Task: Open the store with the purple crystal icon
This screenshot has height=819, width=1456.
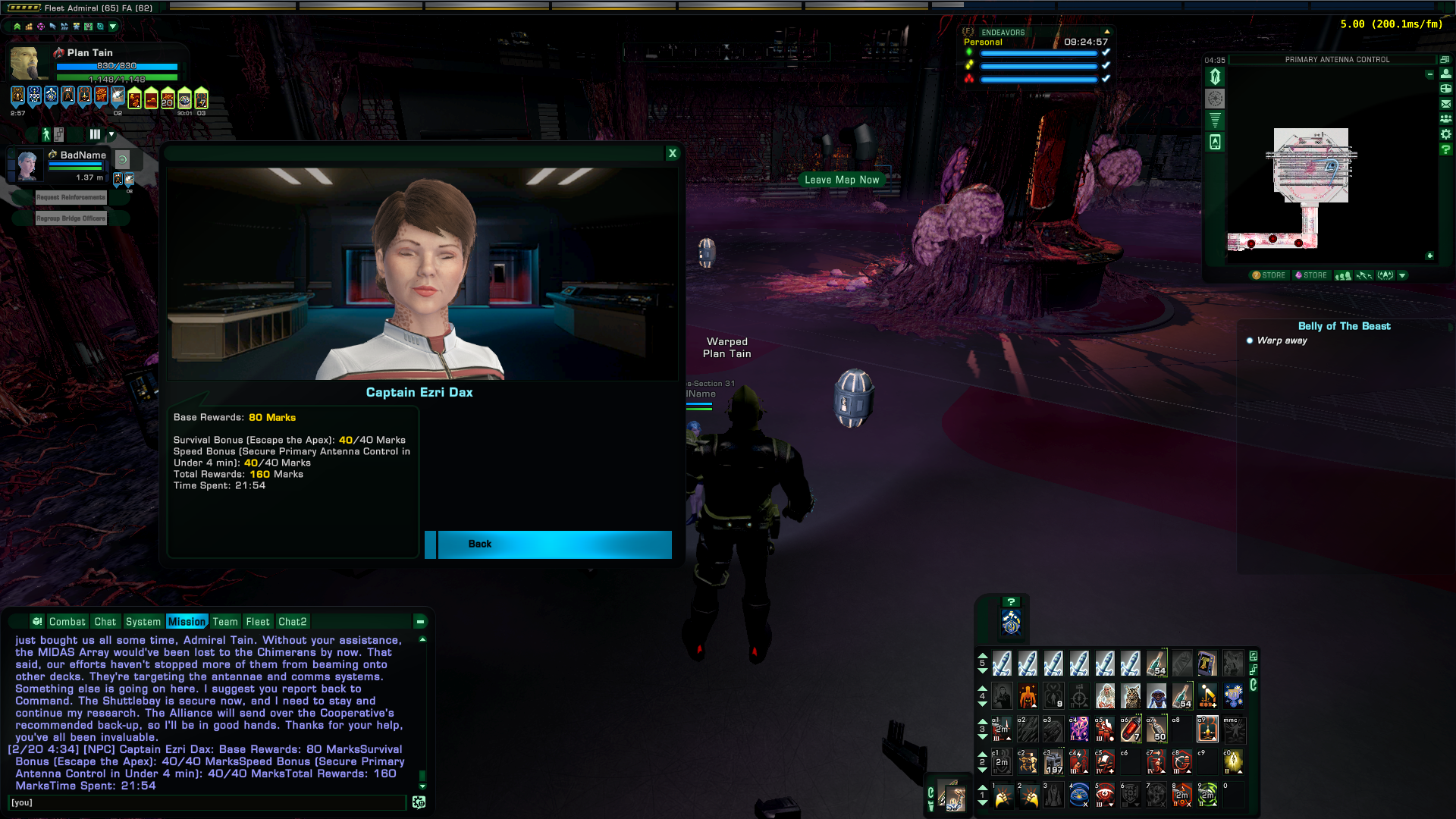Action: click(x=1310, y=275)
